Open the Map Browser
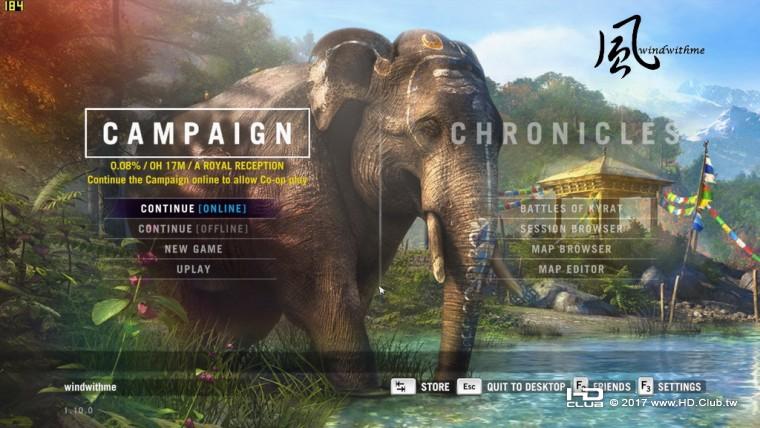760x428 pixels. (571, 249)
